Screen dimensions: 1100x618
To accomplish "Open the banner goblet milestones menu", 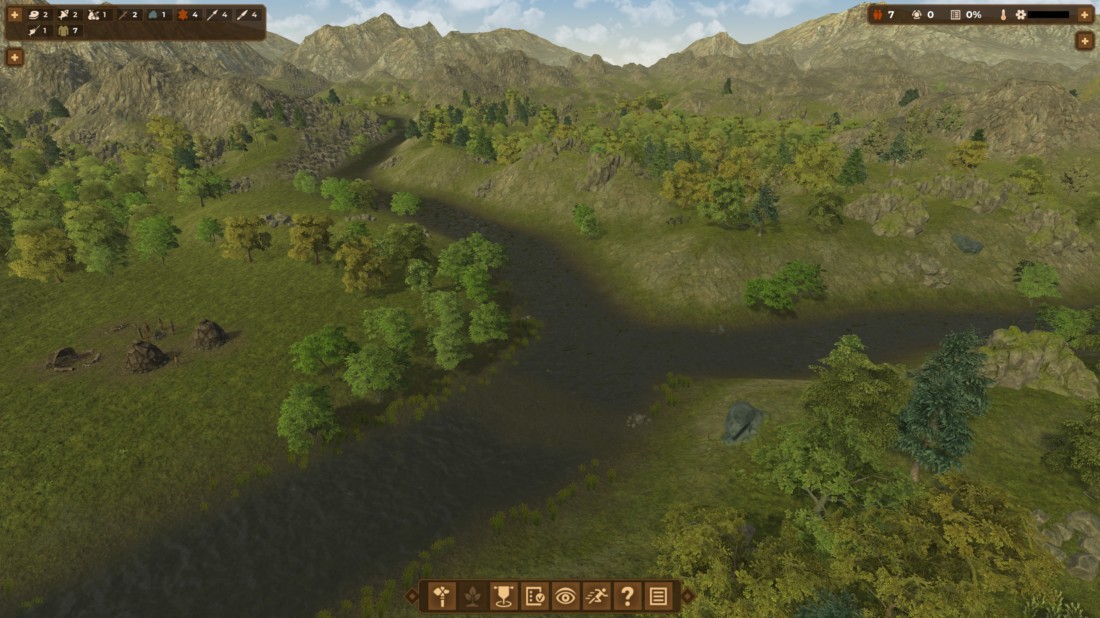I will point(503,597).
